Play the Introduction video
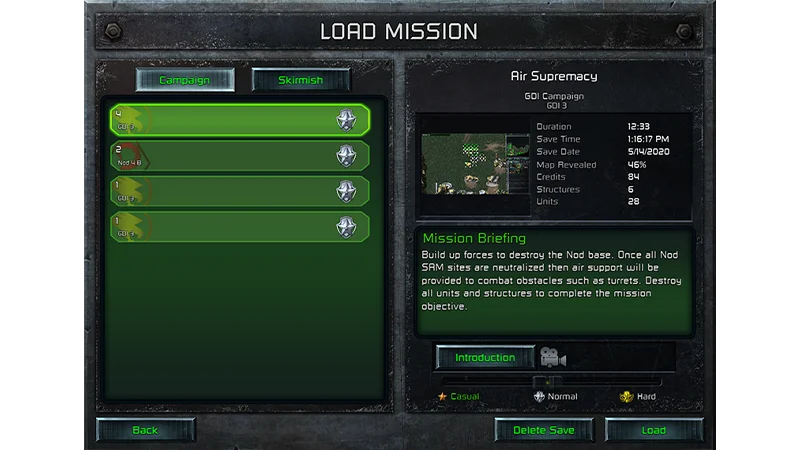The width and height of the screenshot is (800, 450). 485,357
